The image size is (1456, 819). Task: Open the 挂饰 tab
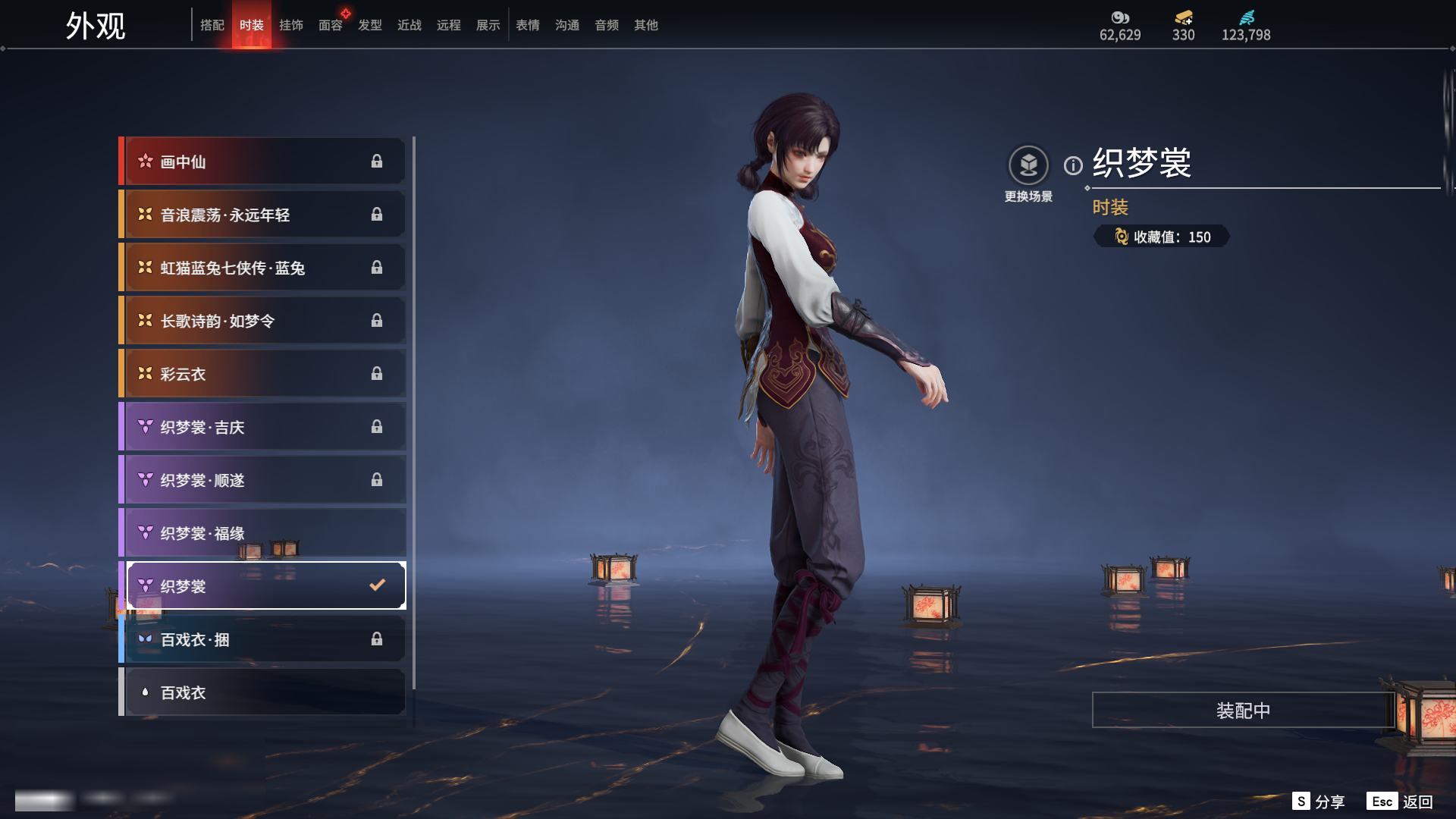tap(291, 25)
